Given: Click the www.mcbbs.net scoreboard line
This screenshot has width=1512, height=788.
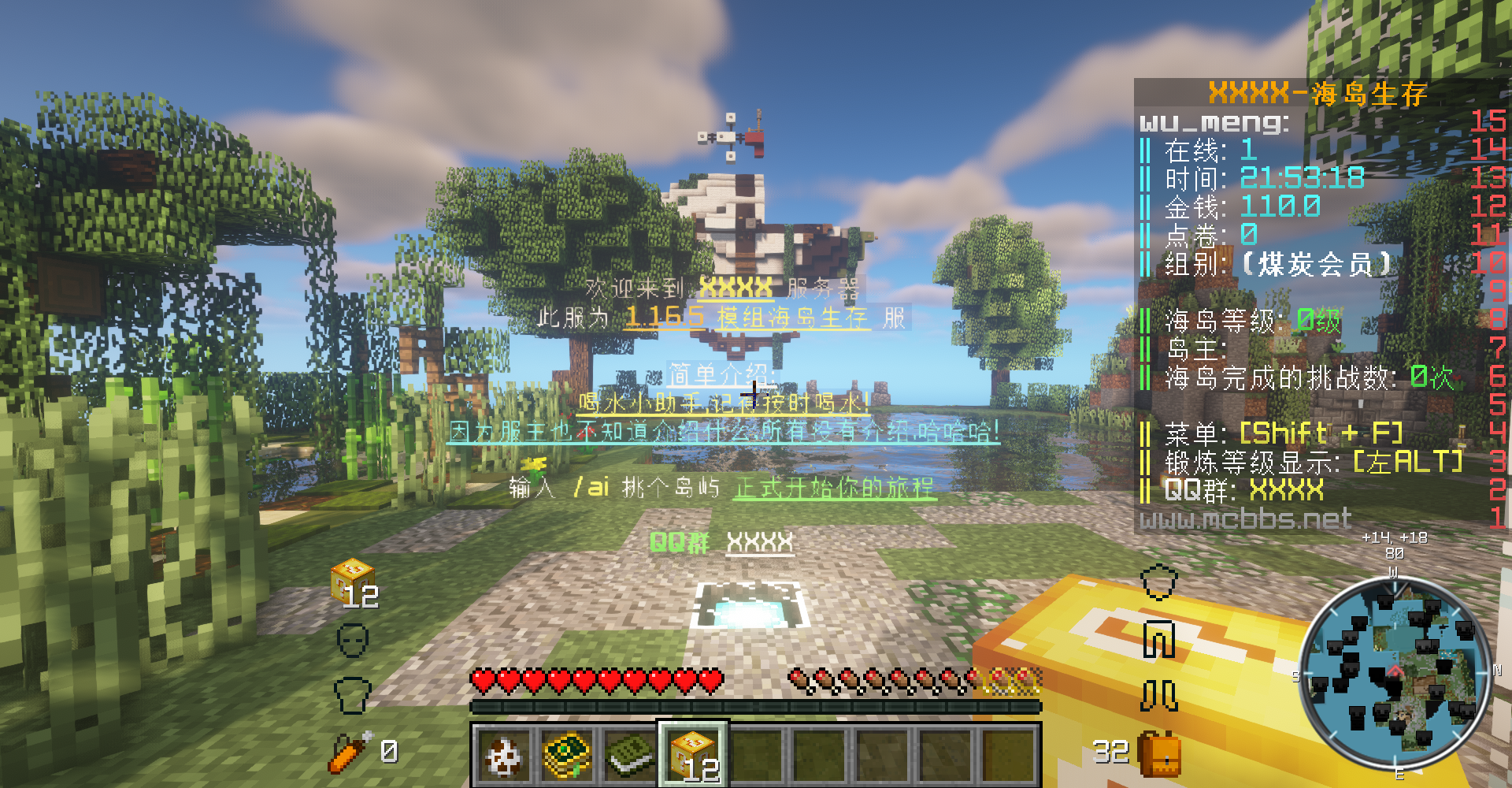Looking at the screenshot, I should (x=1245, y=519).
